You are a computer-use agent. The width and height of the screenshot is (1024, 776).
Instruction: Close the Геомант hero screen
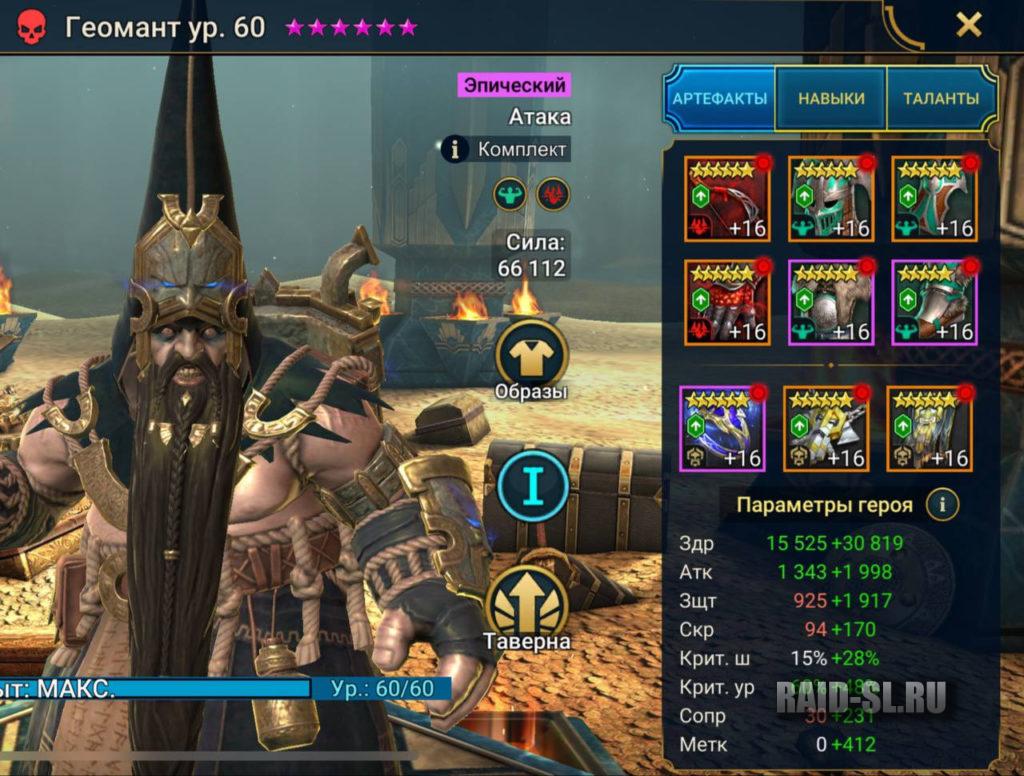pos(968,25)
